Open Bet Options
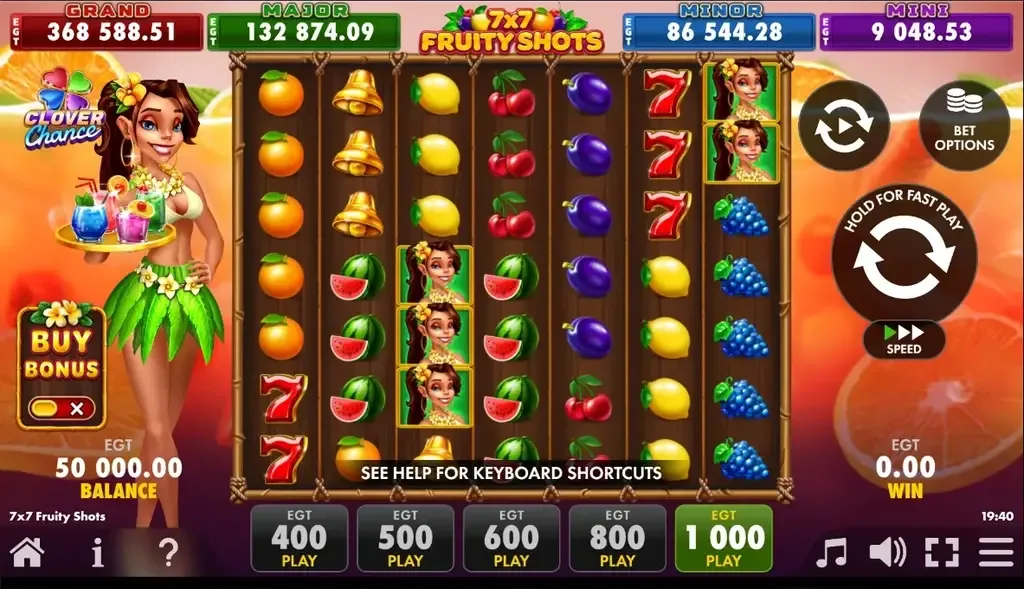The image size is (1024, 589). (x=964, y=126)
